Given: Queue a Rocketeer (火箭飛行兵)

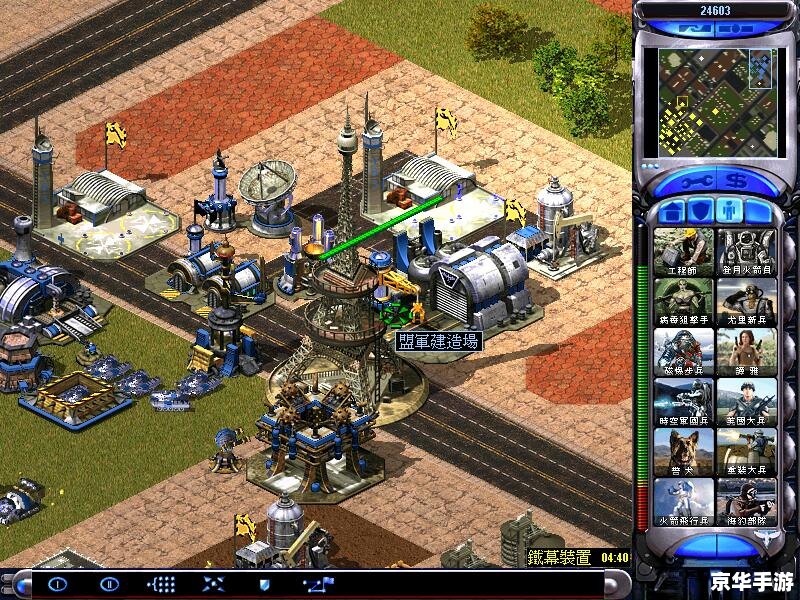Looking at the screenshot, I should [684, 501].
